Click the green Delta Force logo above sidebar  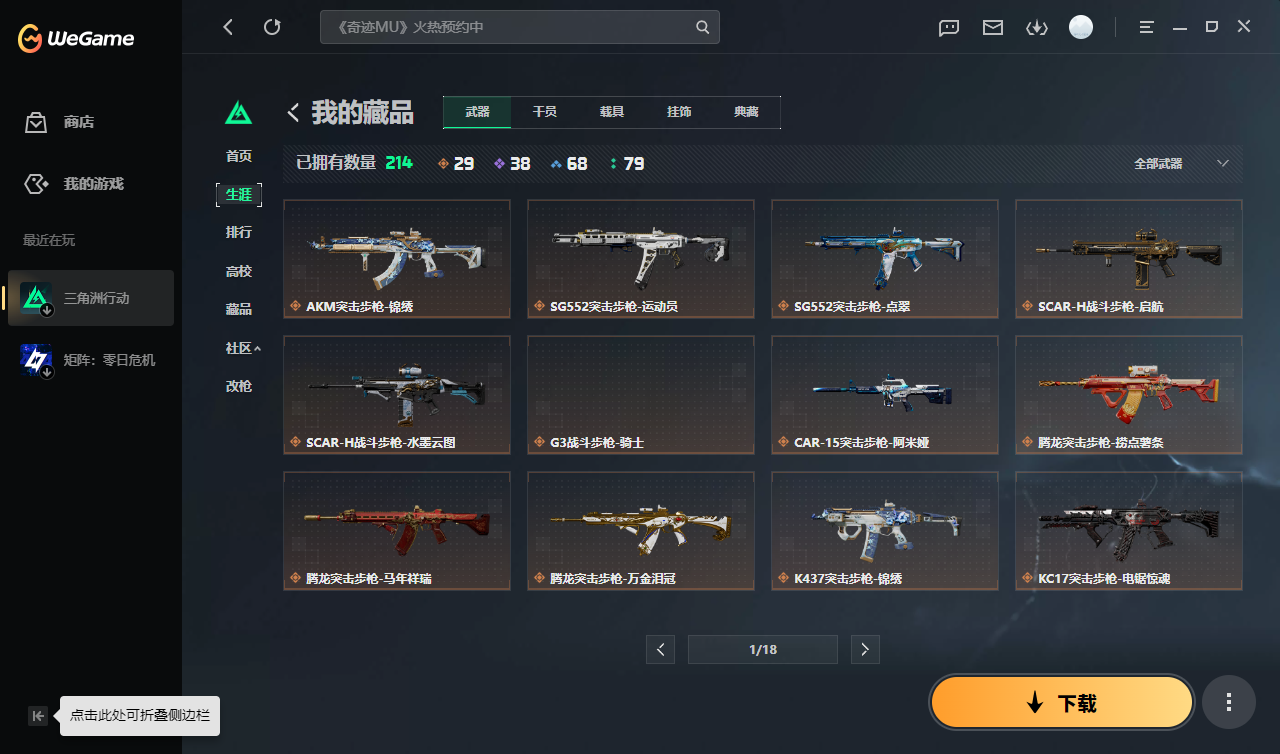[238, 113]
